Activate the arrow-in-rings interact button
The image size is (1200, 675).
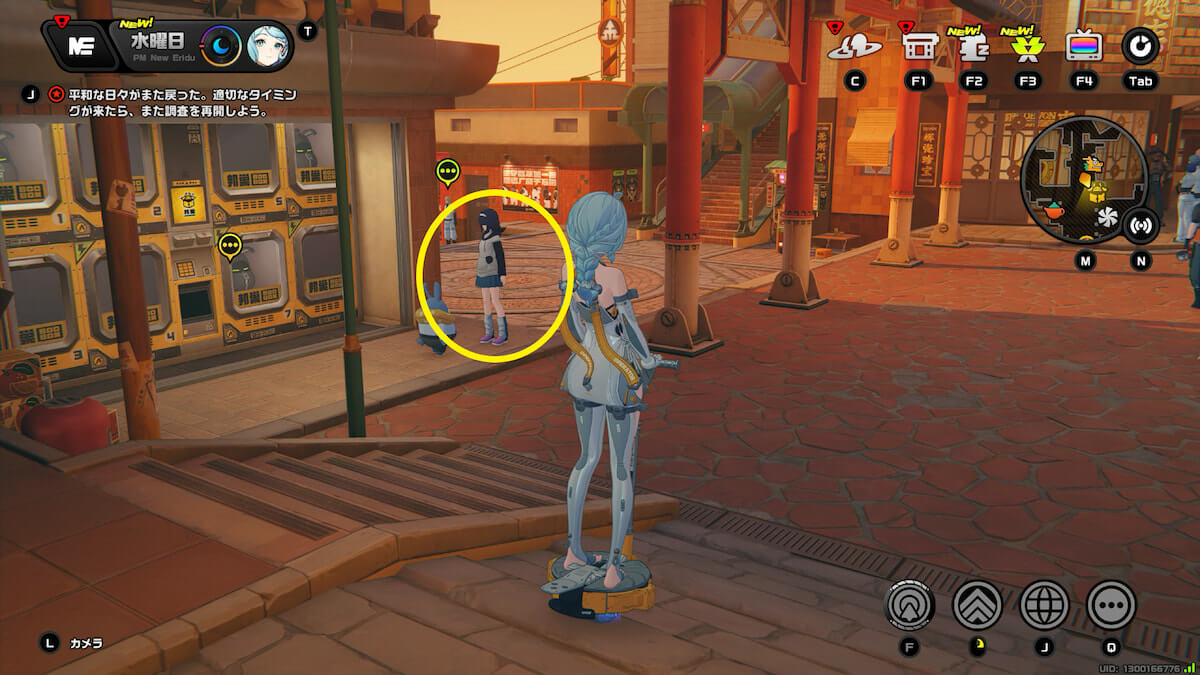point(910,605)
